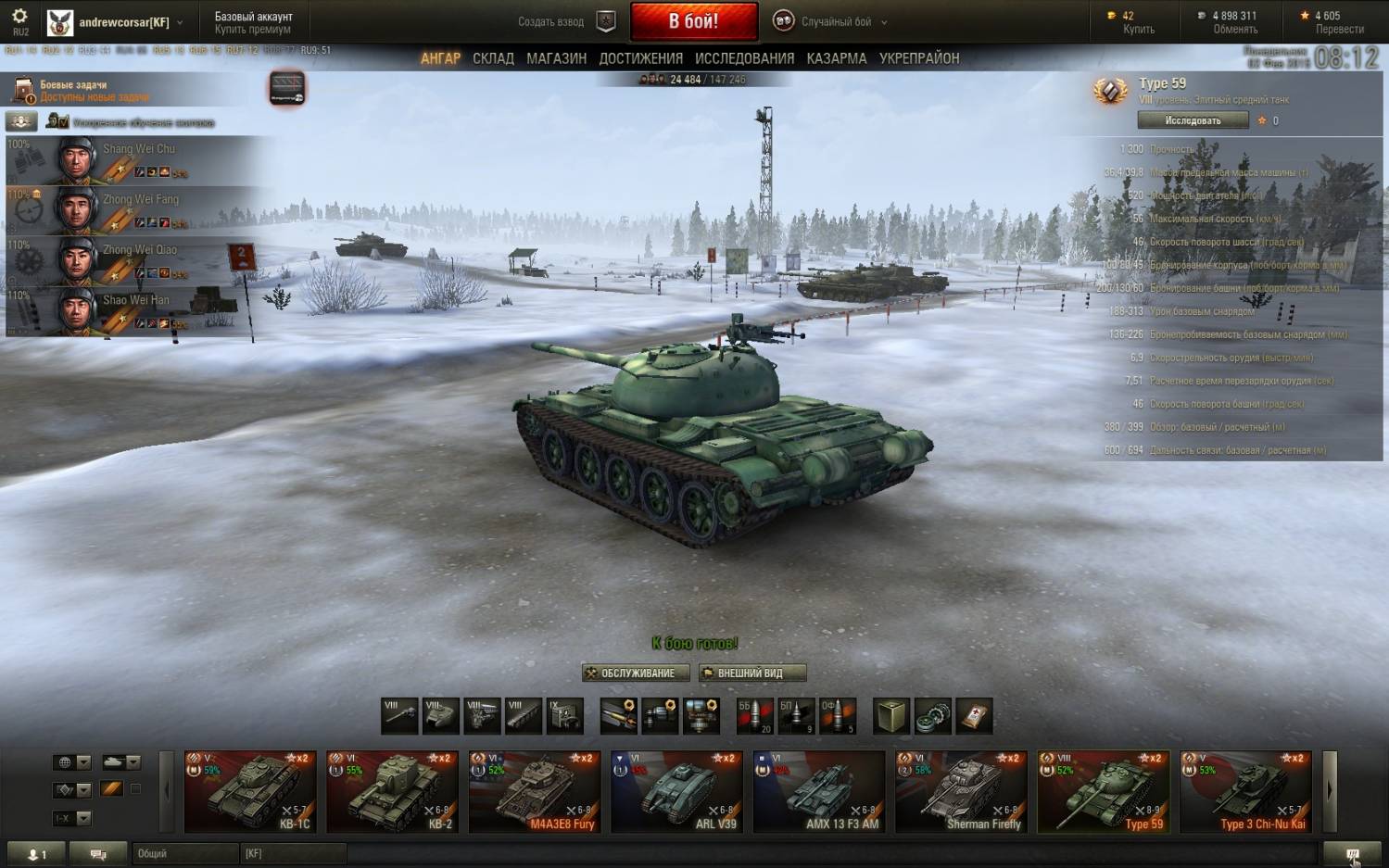Open the settings gear menu
Screen dimensions: 1389x868
[x=19, y=17]
